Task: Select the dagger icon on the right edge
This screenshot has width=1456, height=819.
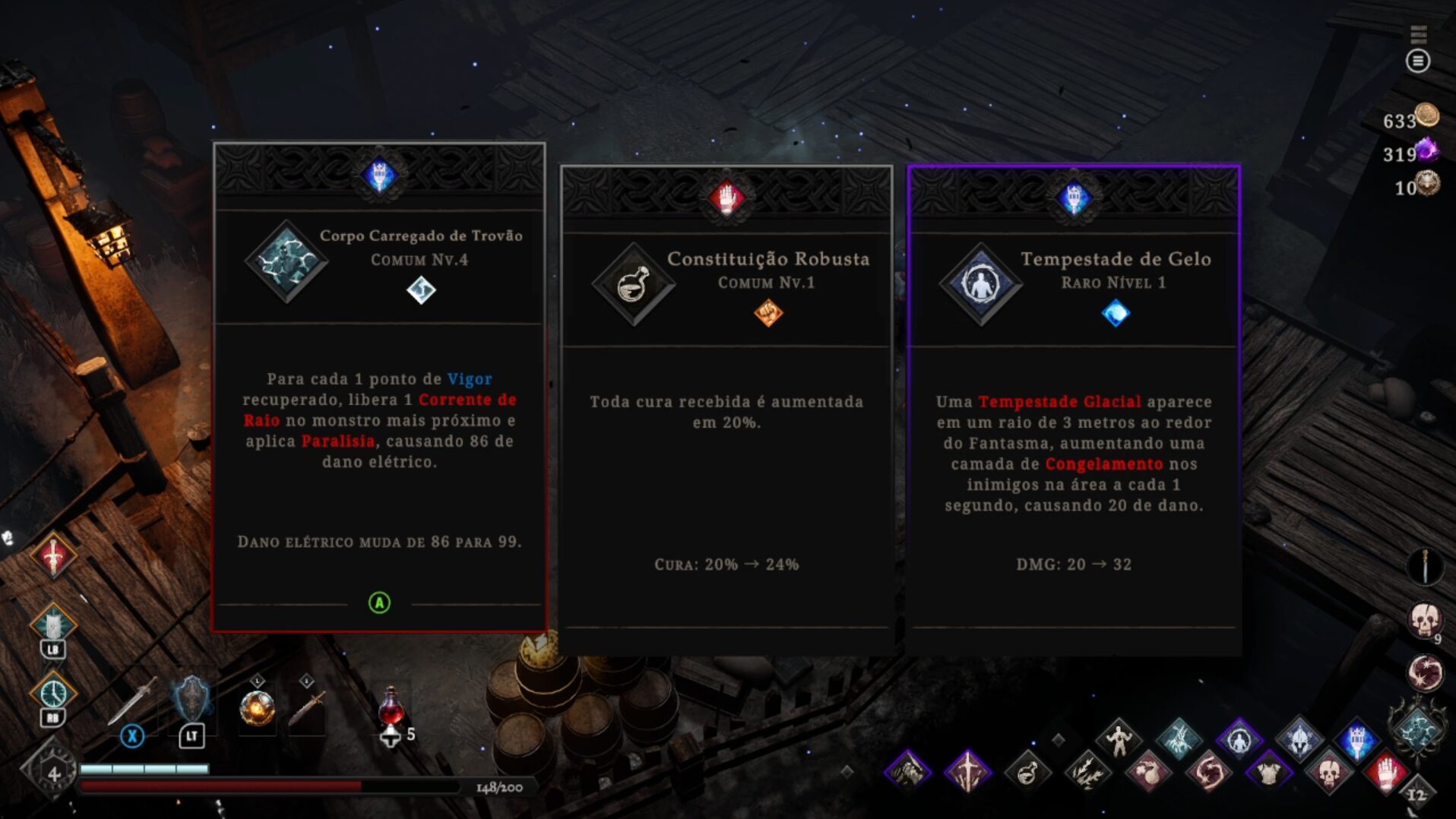Action: tap(1425, 566)
